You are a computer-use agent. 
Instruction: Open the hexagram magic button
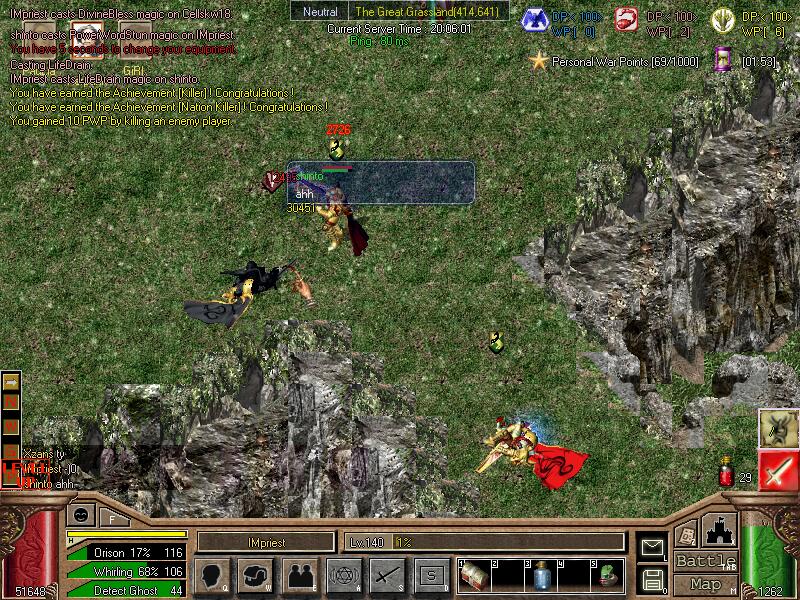(x=343, y=574)
